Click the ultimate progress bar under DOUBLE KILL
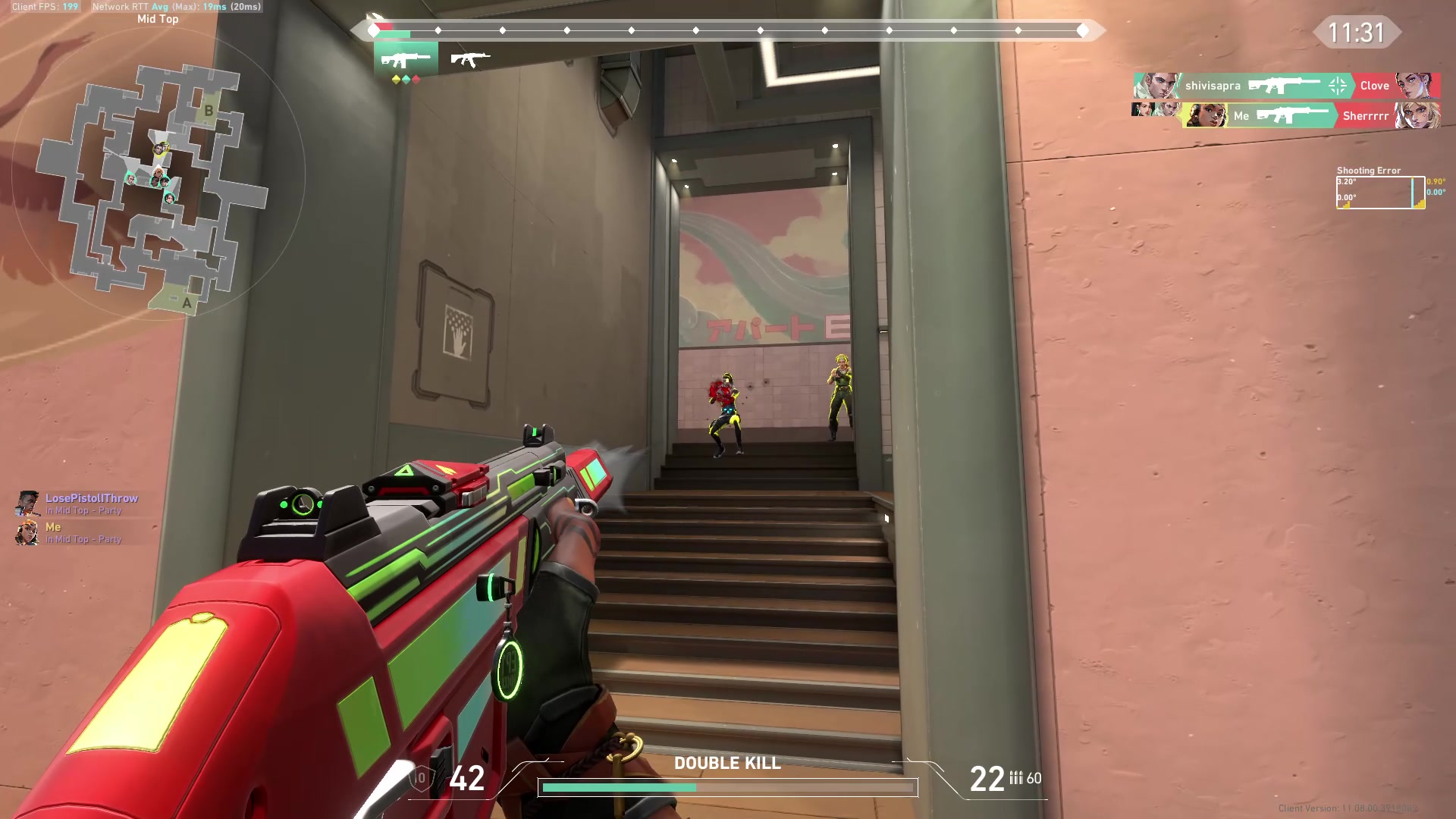Screen dimensions: 1456x819 tap(728, 787)
